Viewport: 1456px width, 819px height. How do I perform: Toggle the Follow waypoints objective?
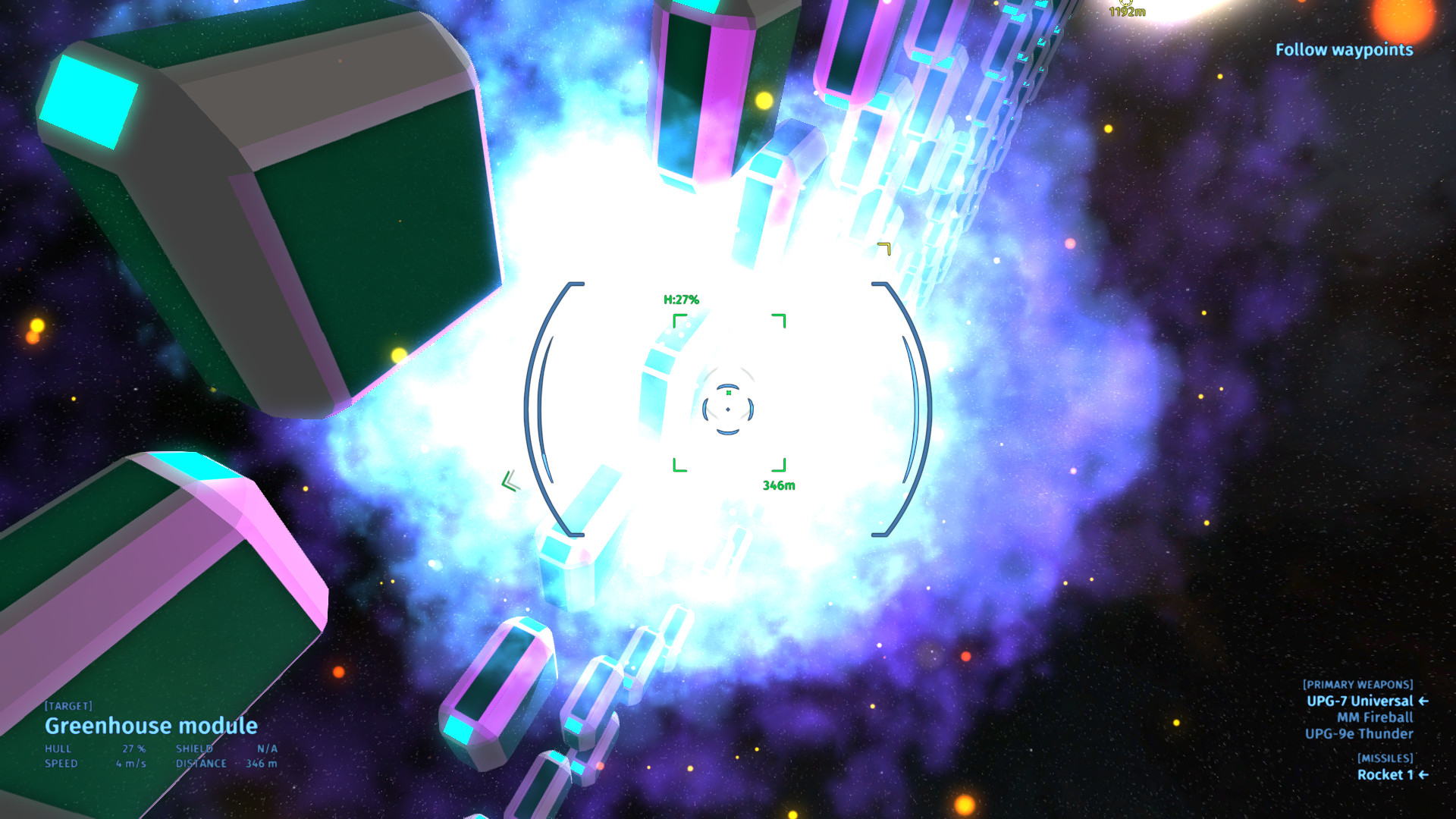(x=1343, y=51)
